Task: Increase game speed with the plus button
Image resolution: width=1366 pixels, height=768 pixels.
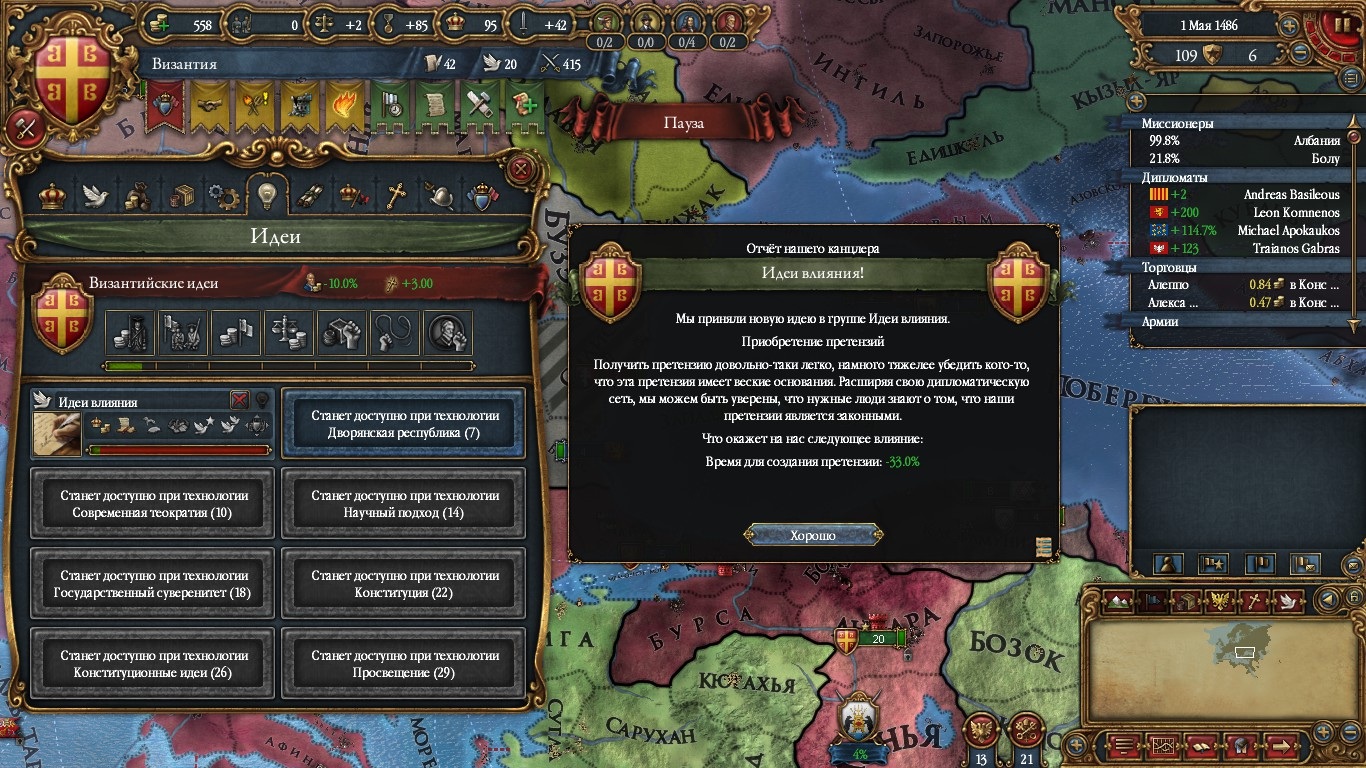Action: 1290,26
